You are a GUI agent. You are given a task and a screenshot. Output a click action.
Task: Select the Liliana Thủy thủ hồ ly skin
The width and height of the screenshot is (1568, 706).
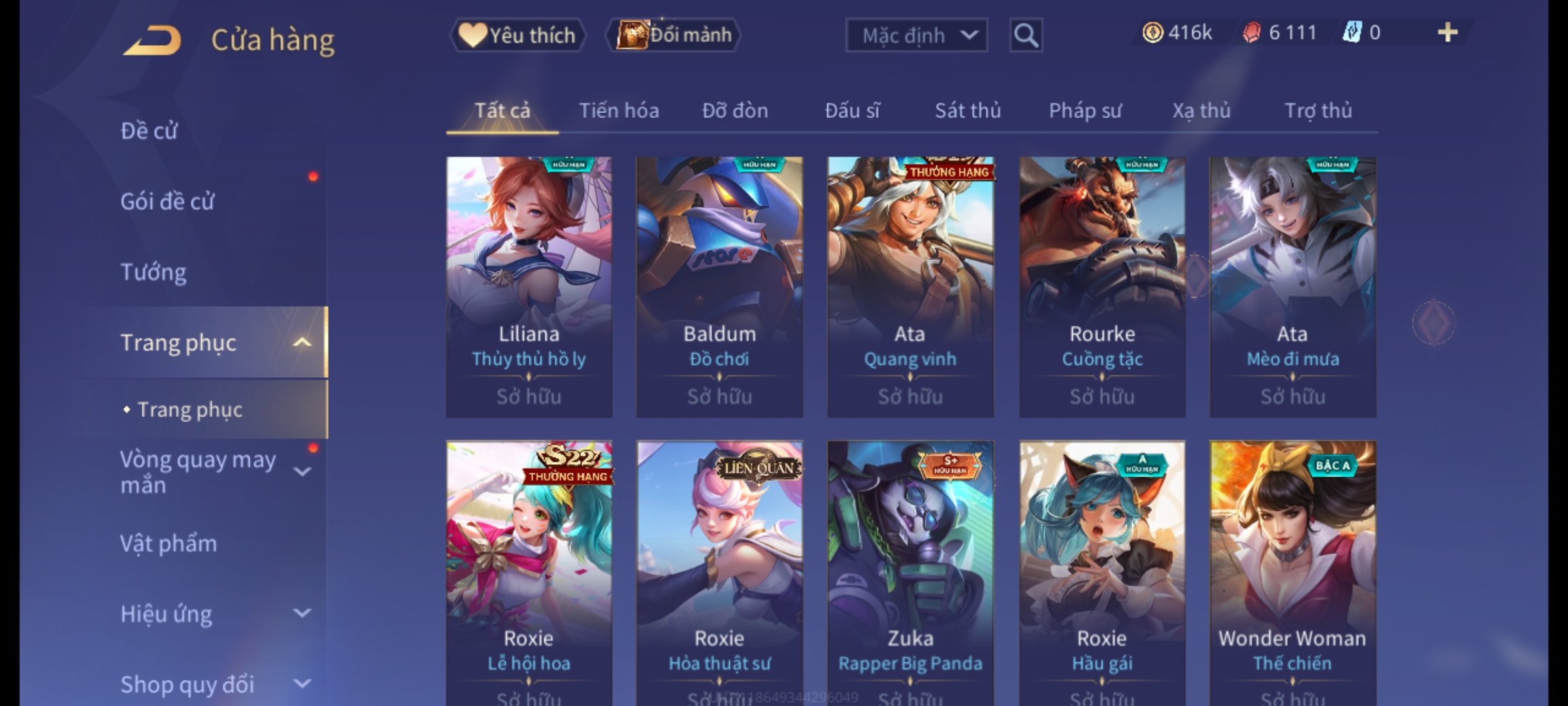click(529, 286)
